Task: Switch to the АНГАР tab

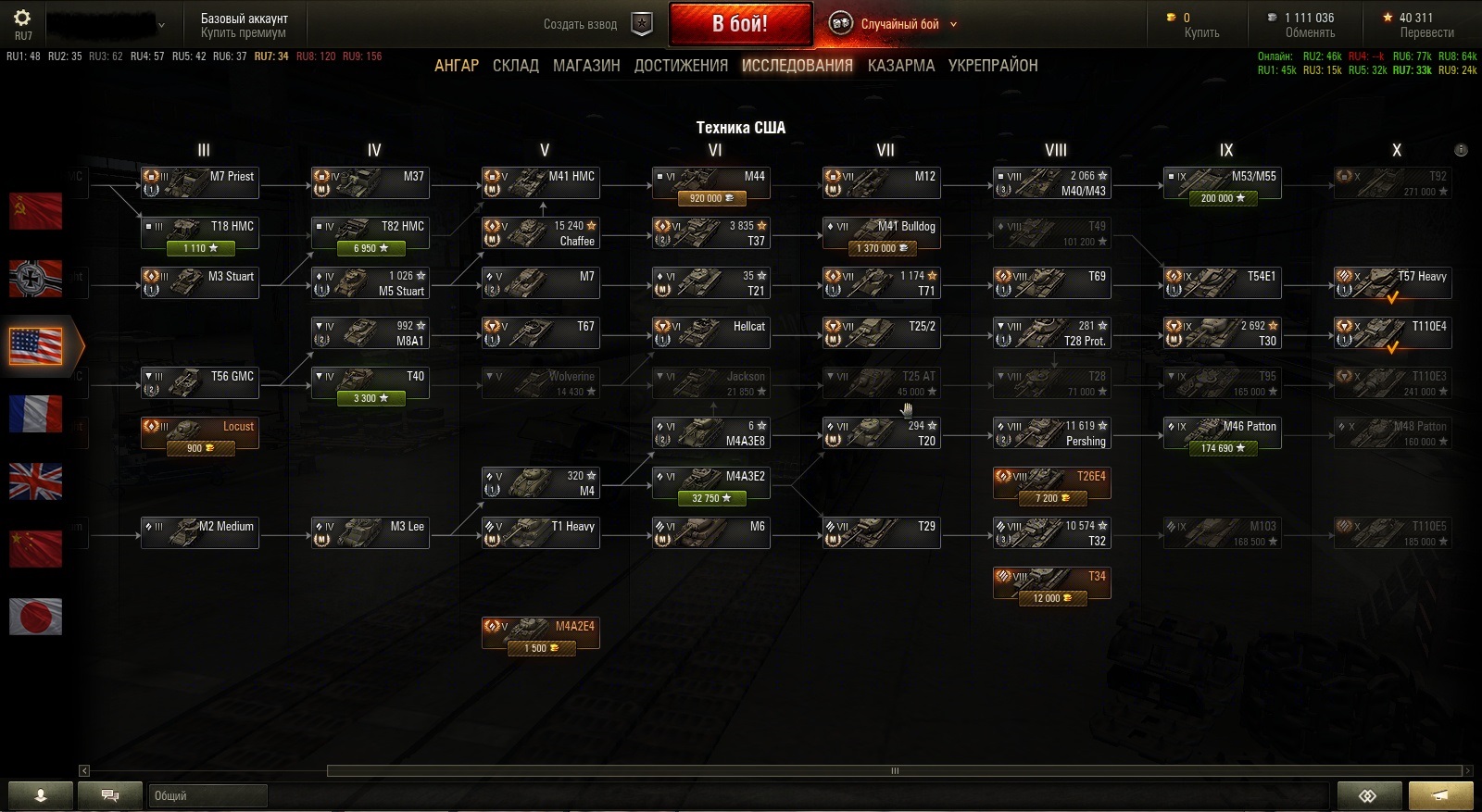Action: (457, 66)
